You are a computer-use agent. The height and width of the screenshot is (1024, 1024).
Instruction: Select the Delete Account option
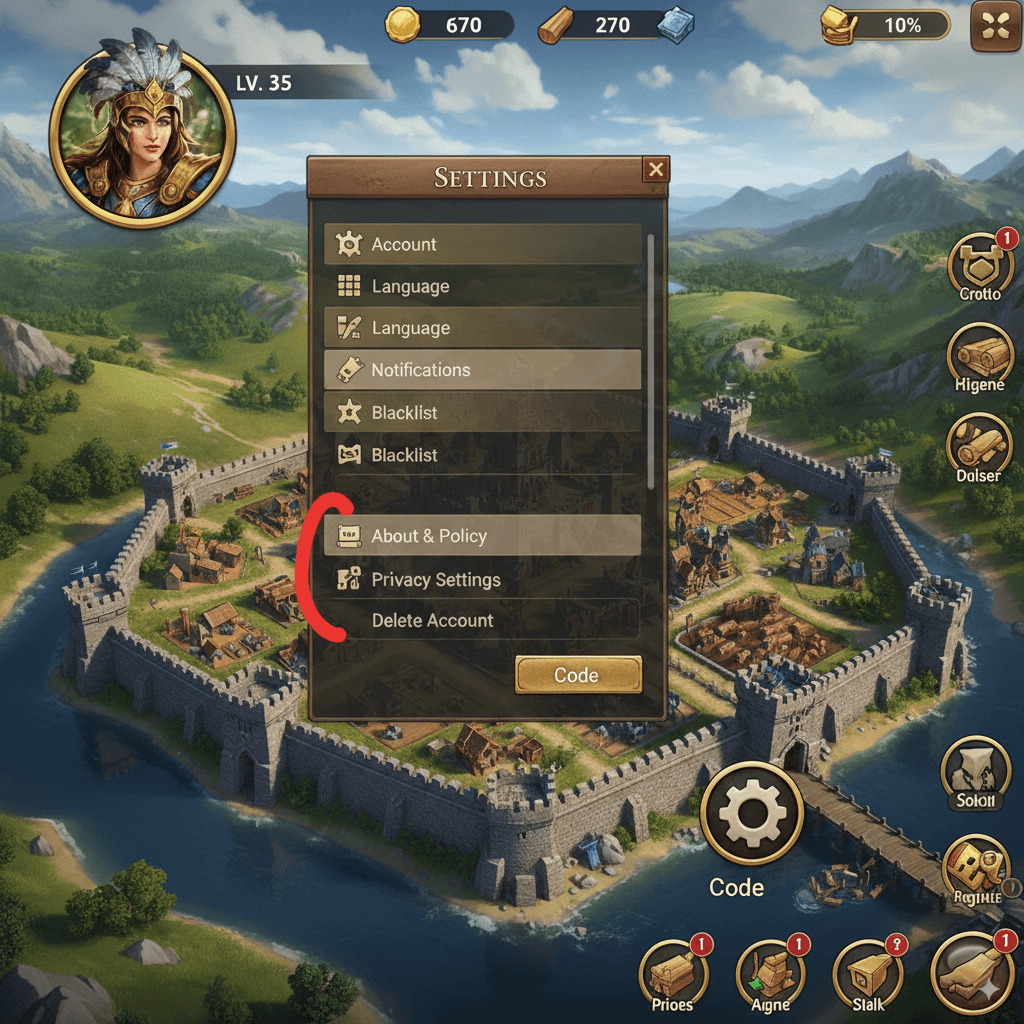coord(482,621)
